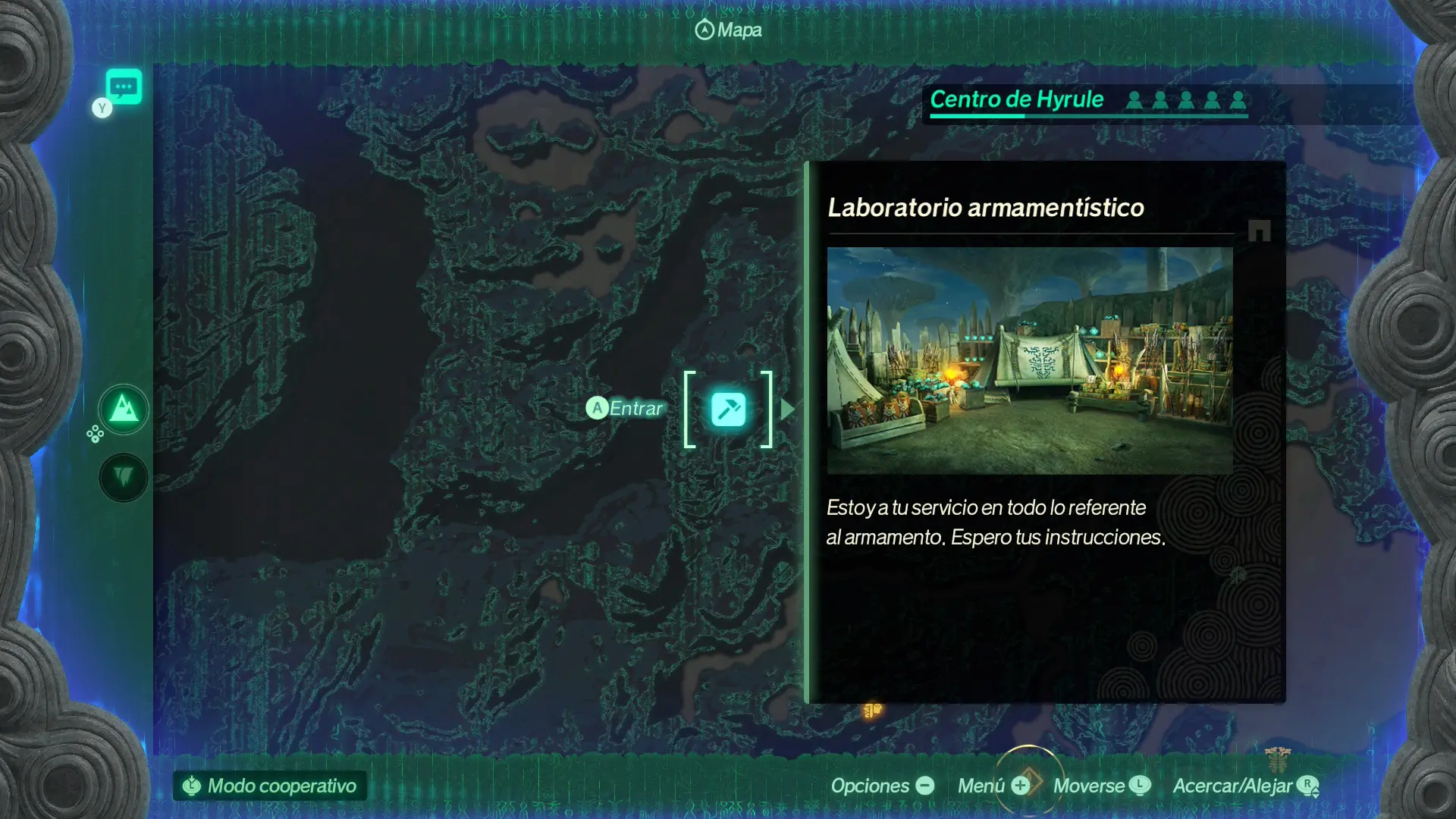1456x819 pixels.
Task: Switch to the surface map layer
Action: coord(124,410)
